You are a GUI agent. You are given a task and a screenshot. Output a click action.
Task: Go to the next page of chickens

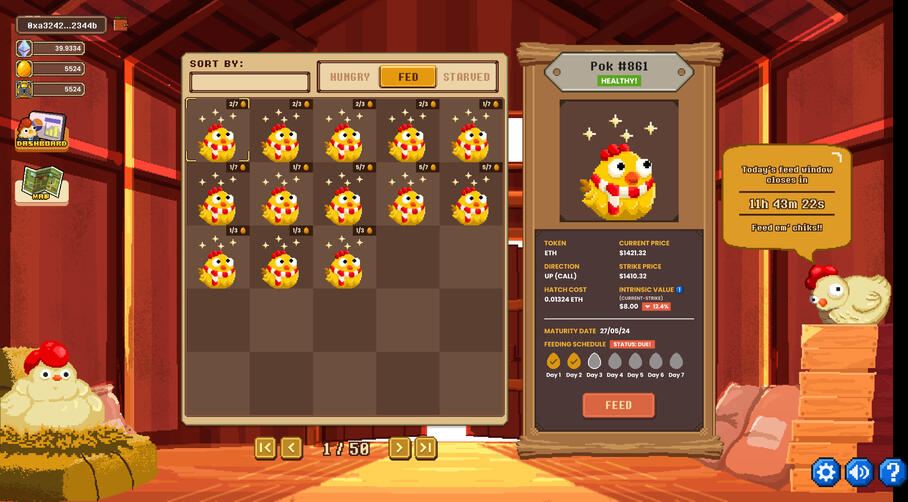[x=399, y=448]
